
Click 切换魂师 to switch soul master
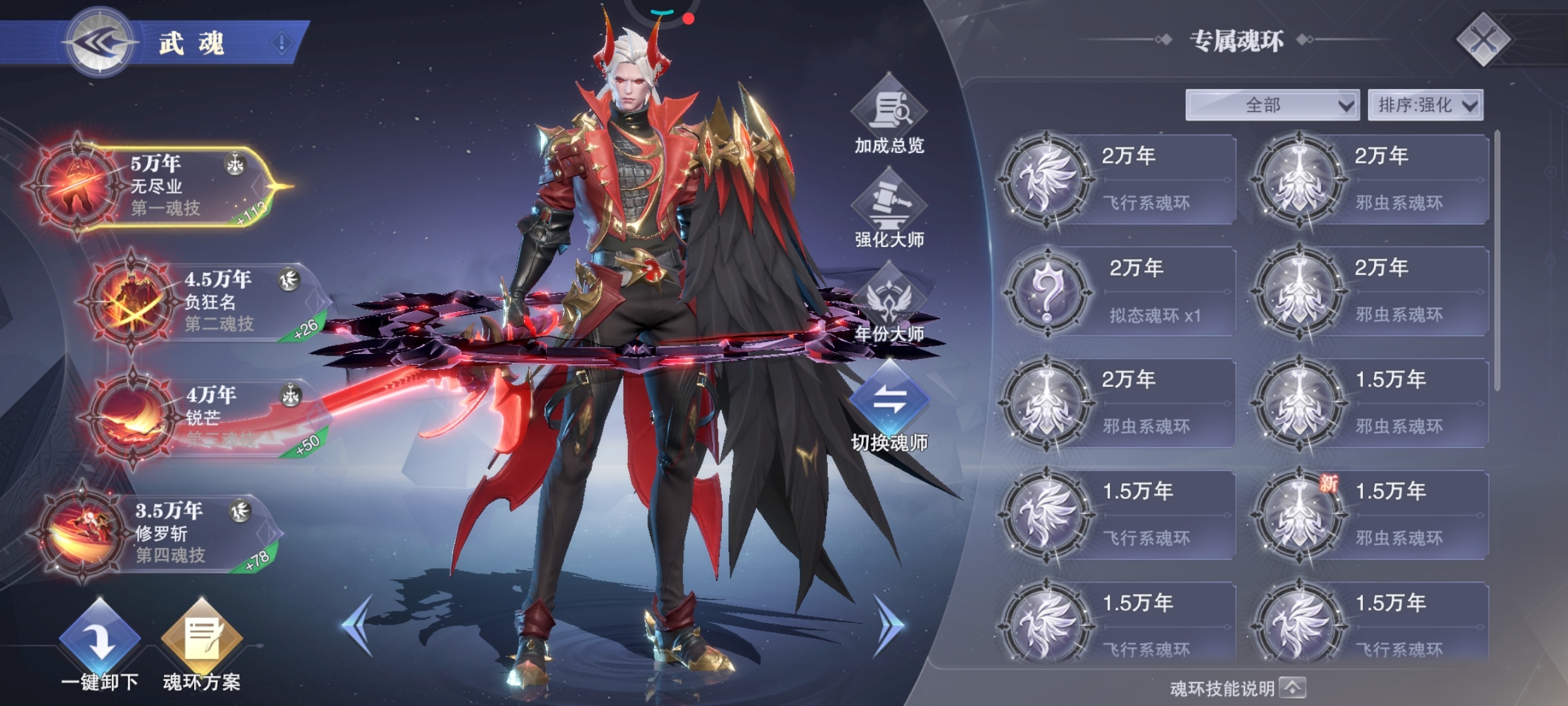click(889, 405)
